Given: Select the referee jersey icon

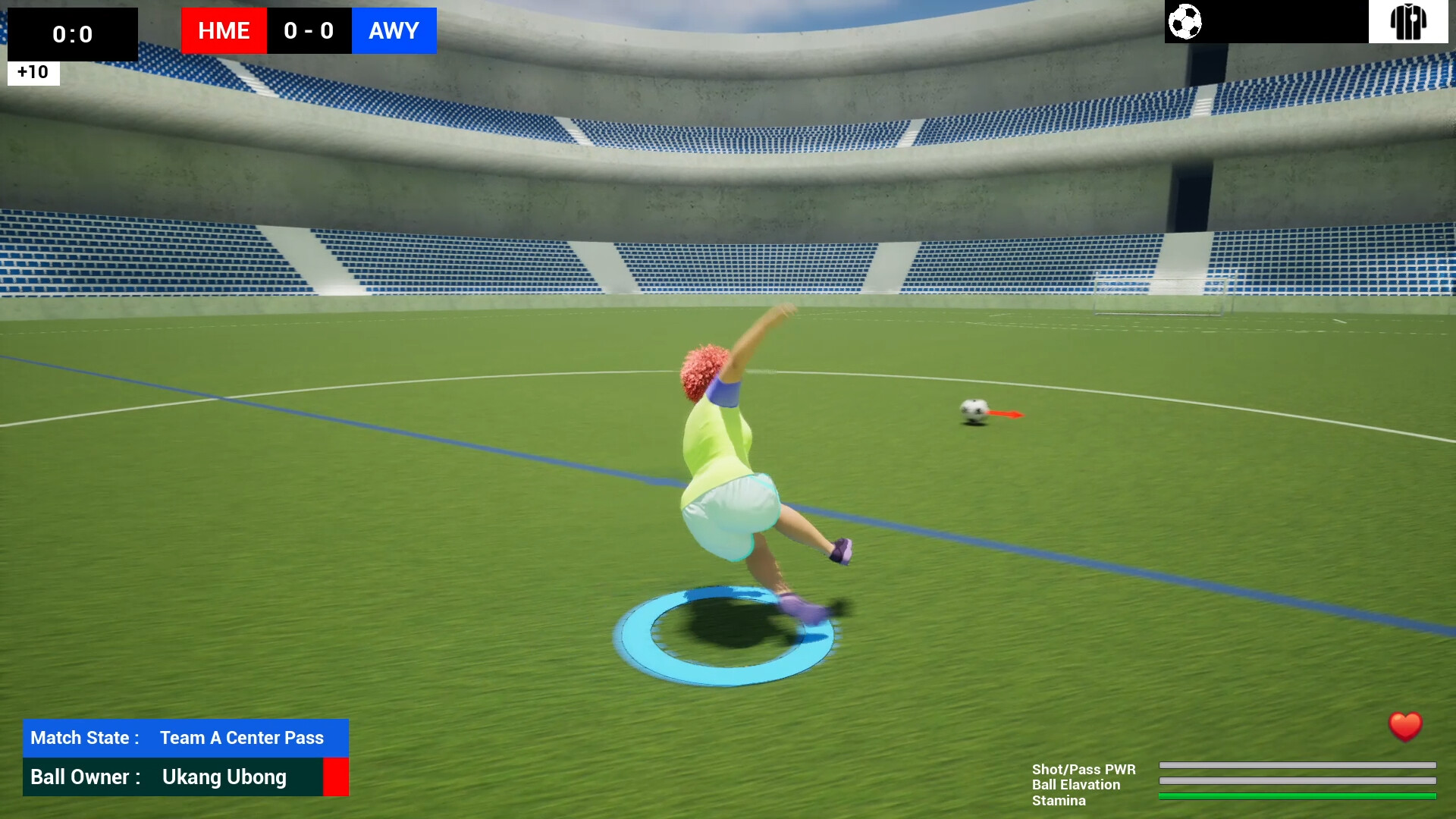Looking at the screenshot, I should 1408,23.
